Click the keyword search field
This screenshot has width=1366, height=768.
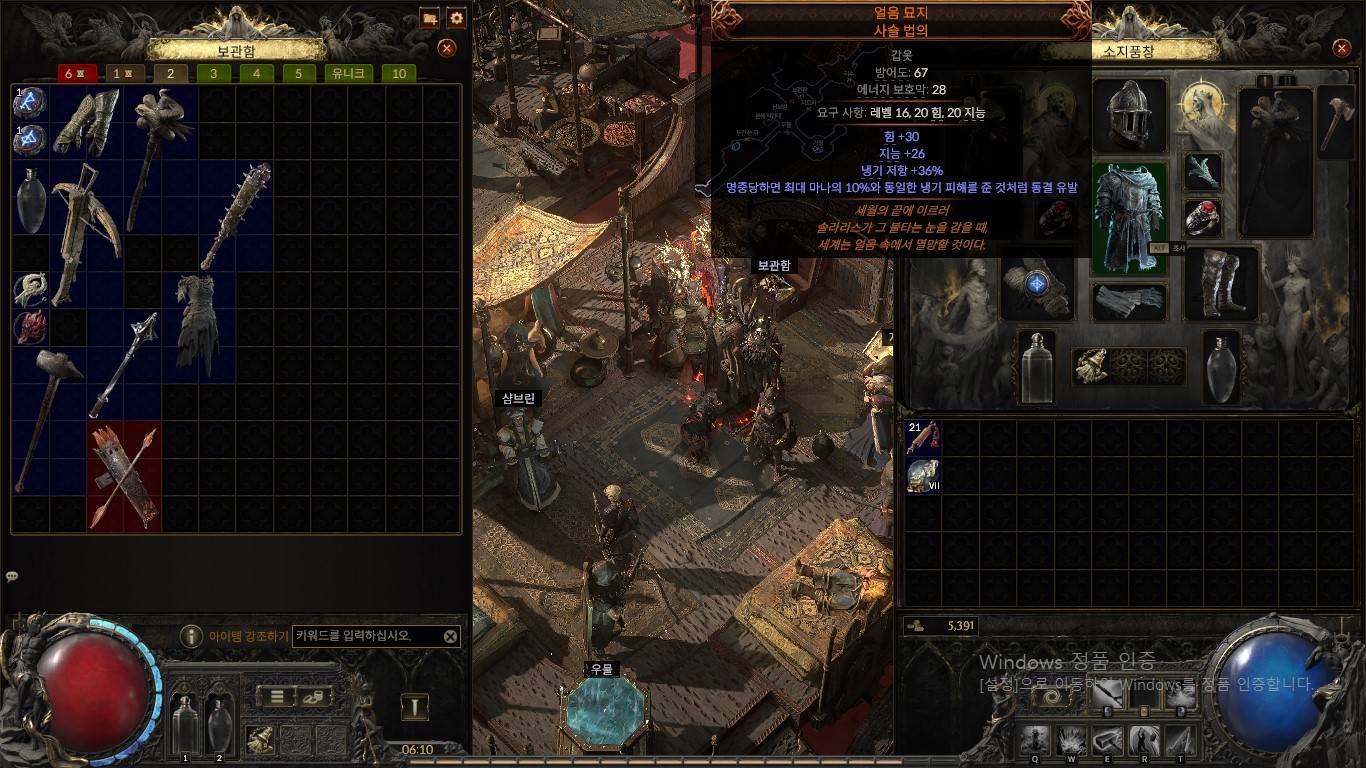coord(366,636)
